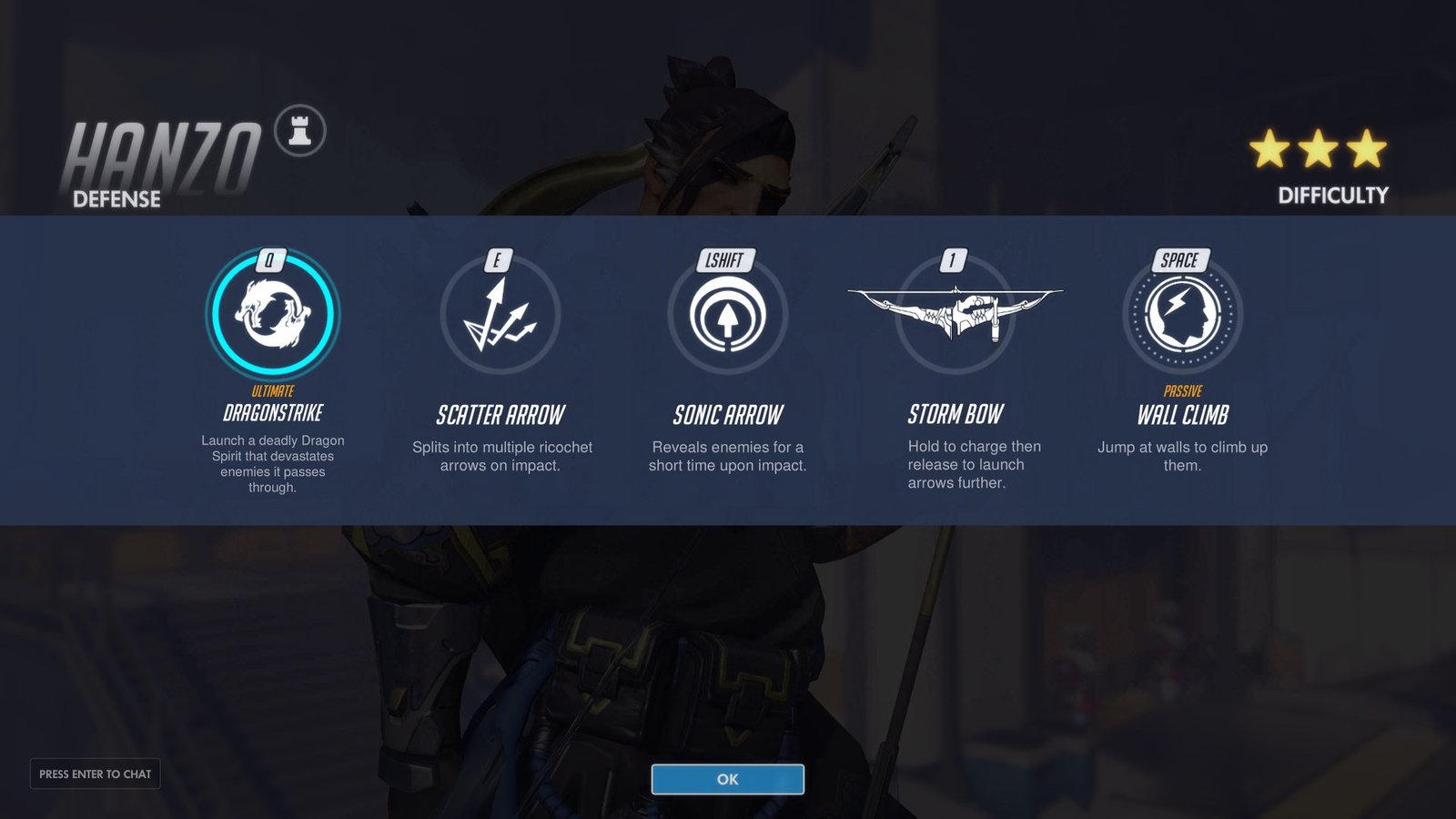Click the Defense role rook icon
The height and width of the screenshot is (819, 1456).
tap(300, 131)
